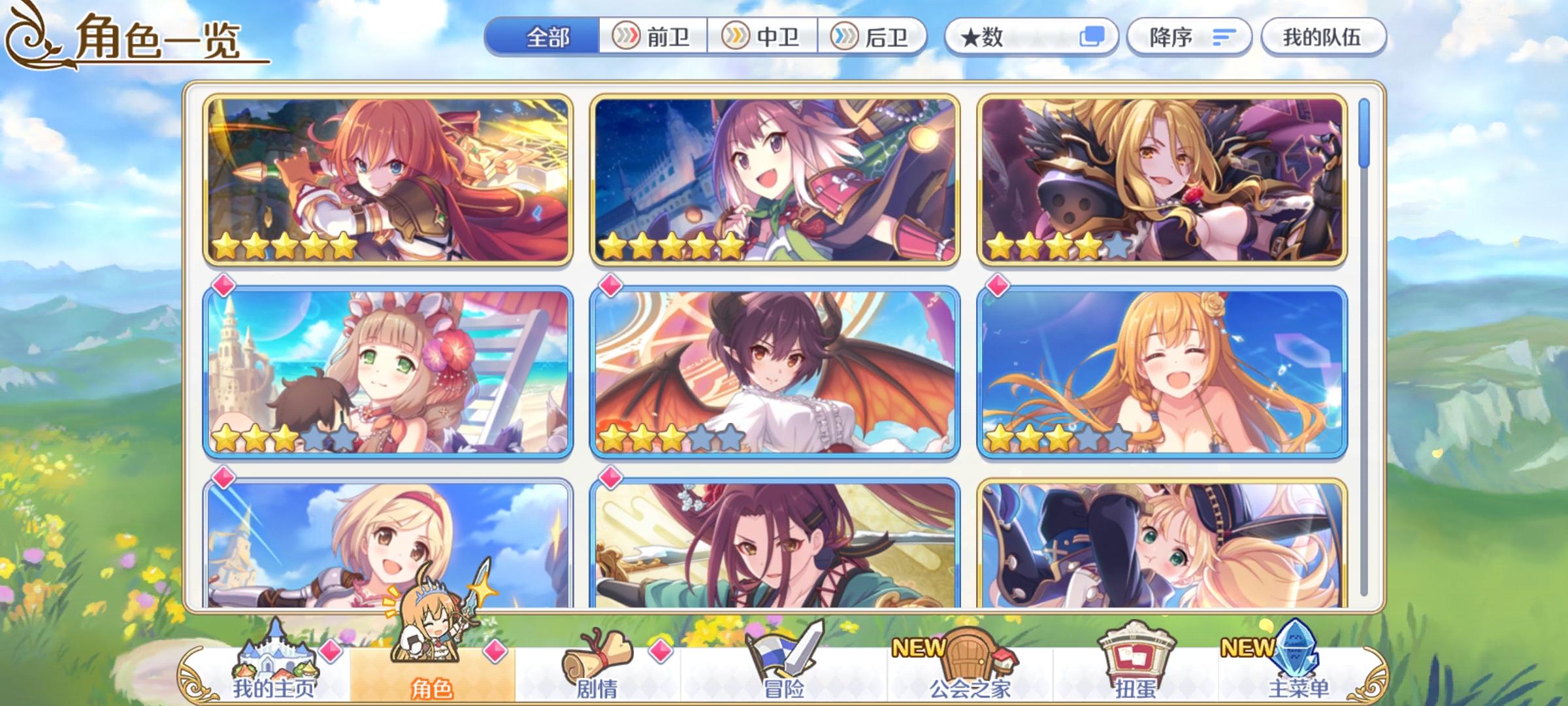Click the duplicate filter icon beside ★数
1568x706 pixels.
(x=1092, y=37)
